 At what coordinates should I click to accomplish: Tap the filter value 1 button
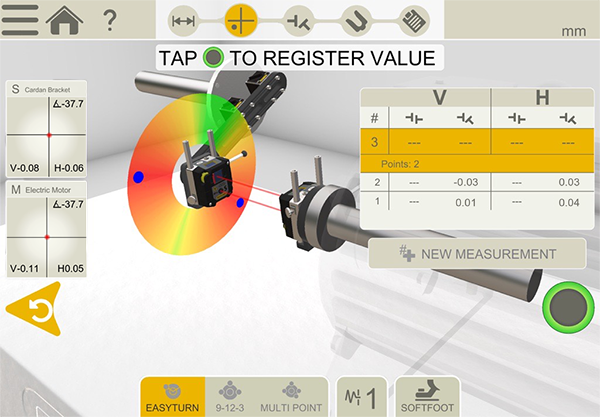pos(360,397)
